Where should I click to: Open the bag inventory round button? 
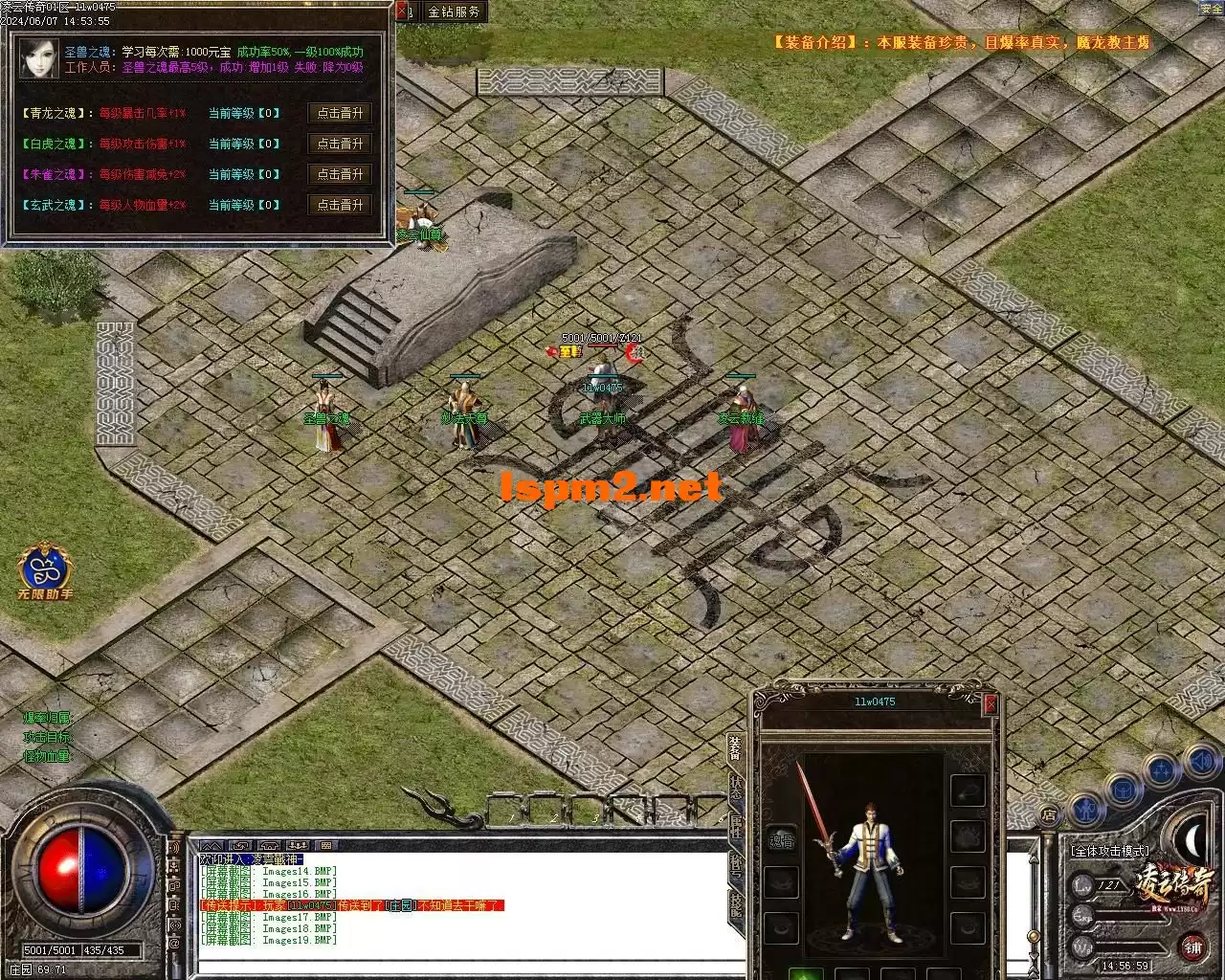1123,790
